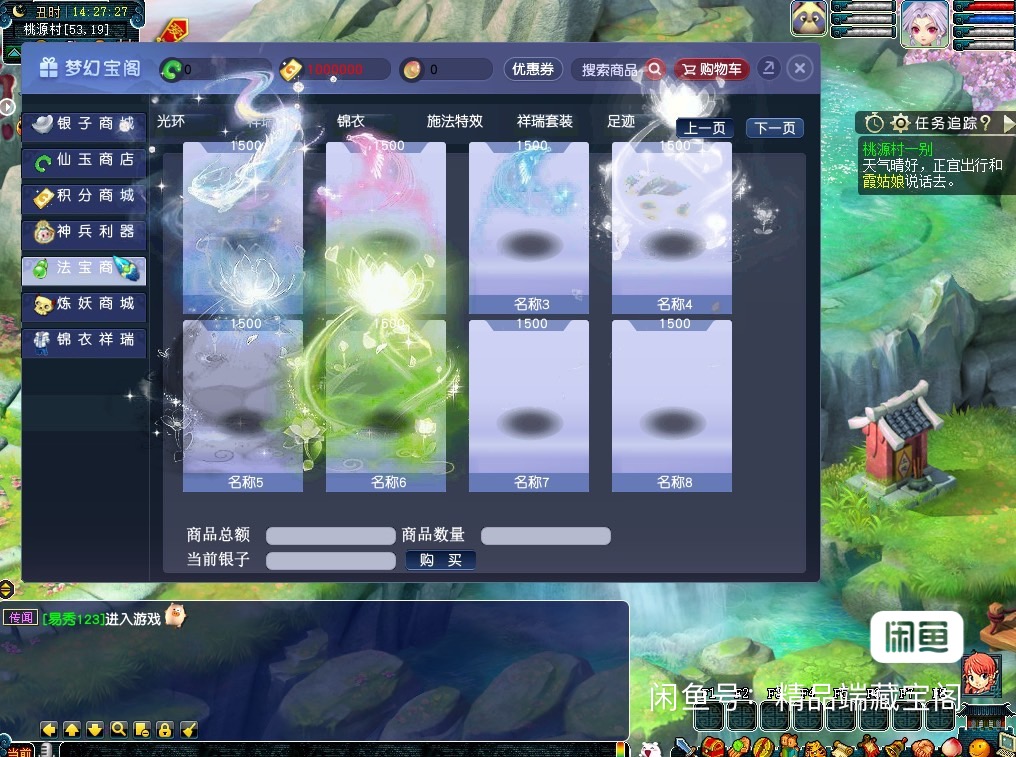Click the 搜索商品 search button
This screenshot has width=1016, height=757.
tap(622, 69)
